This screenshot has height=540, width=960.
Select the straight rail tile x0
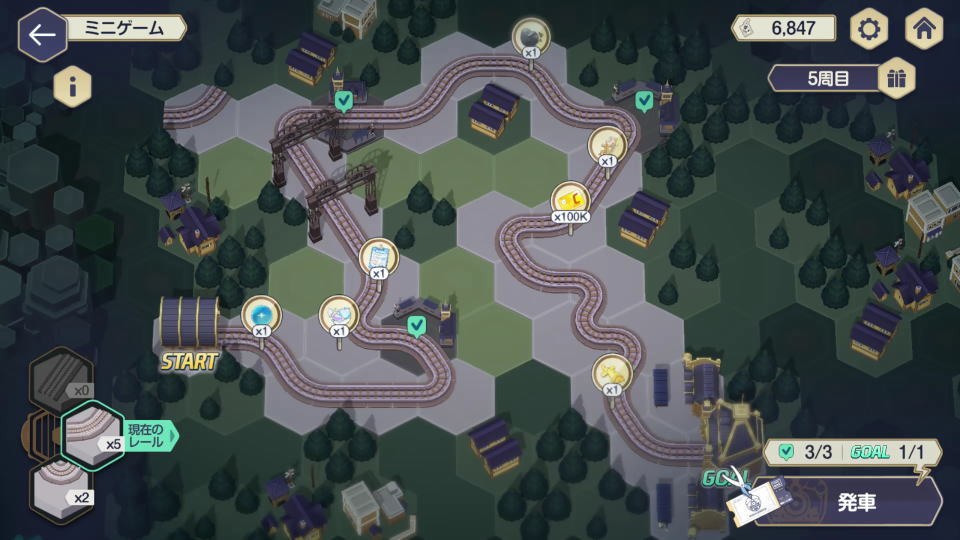click(x=62, y=375)
